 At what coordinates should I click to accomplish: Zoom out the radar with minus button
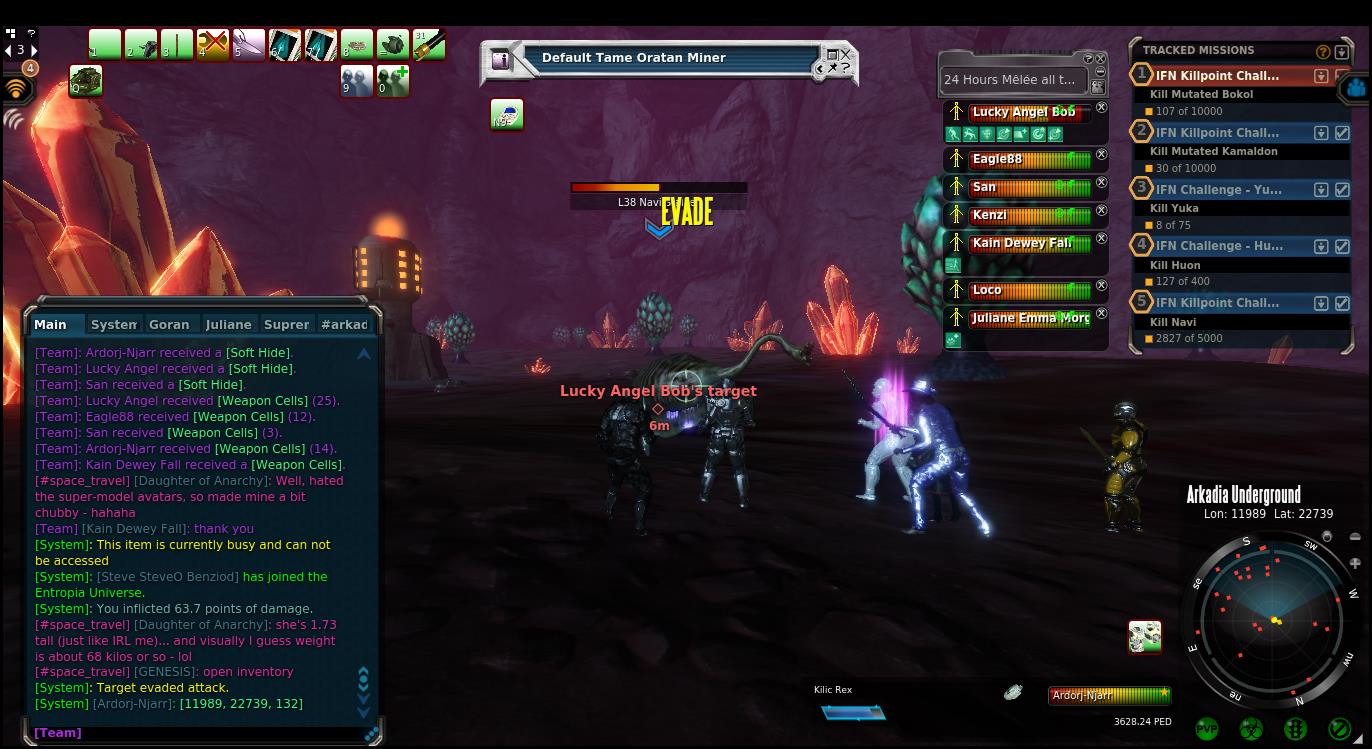pyautogui.click(x=1355, y=537)
